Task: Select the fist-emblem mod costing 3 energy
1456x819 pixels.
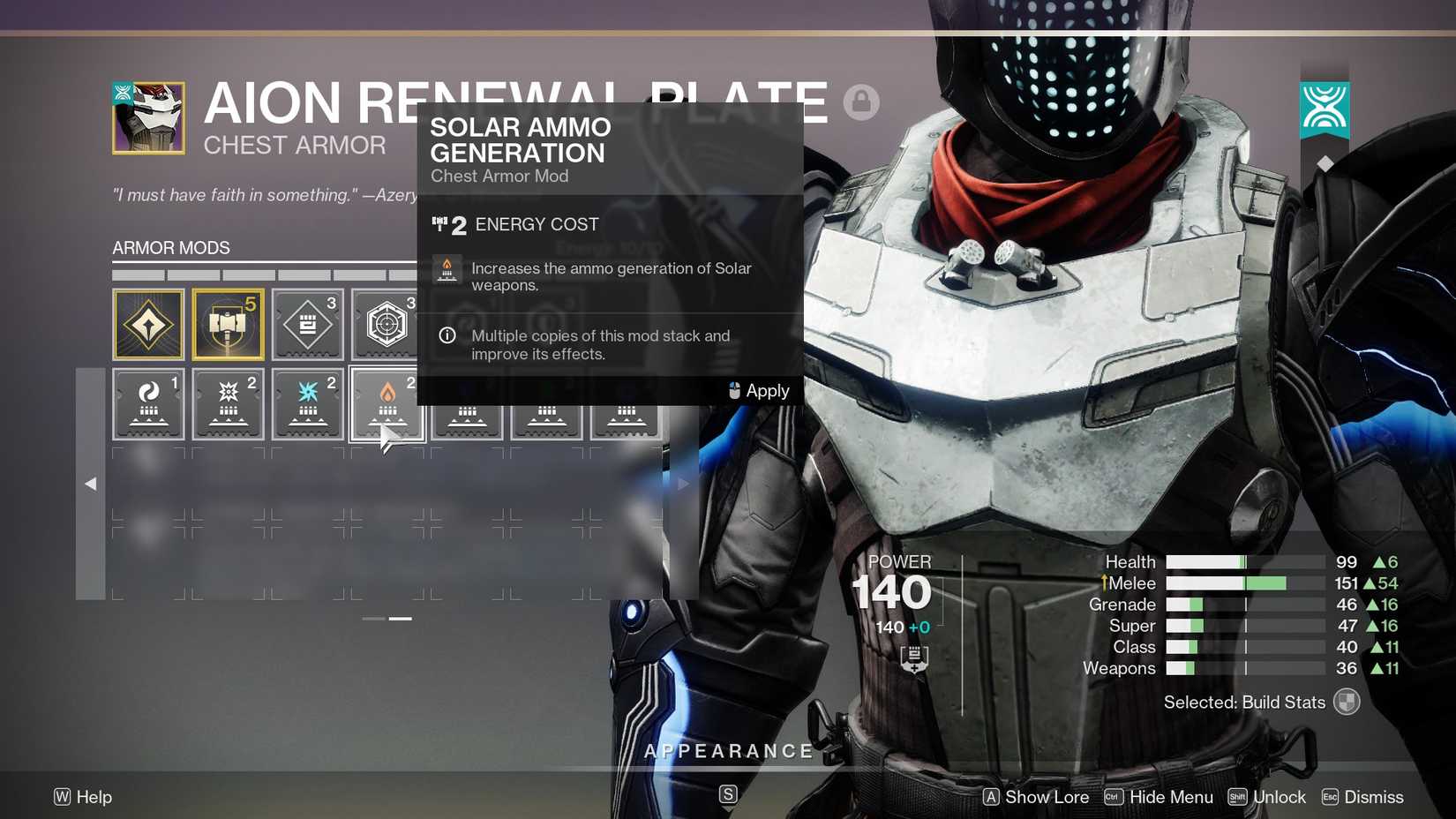Action: pos(307,324)
